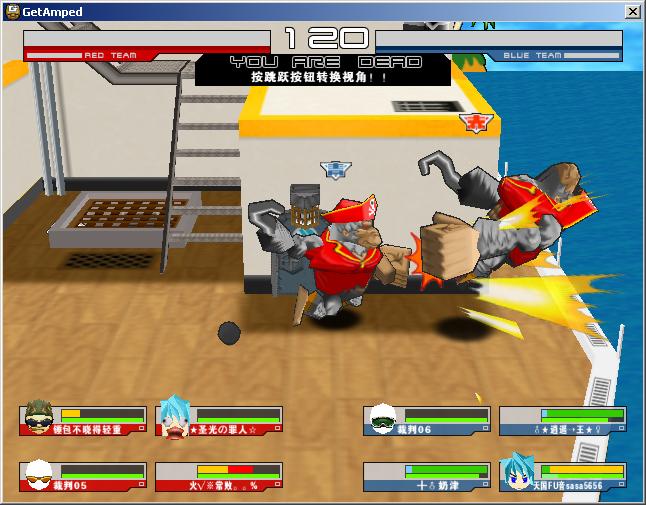Select the 十♁奶津 player panel
Viewport: 646px width, 505px height.
click(x=426, y=476)
